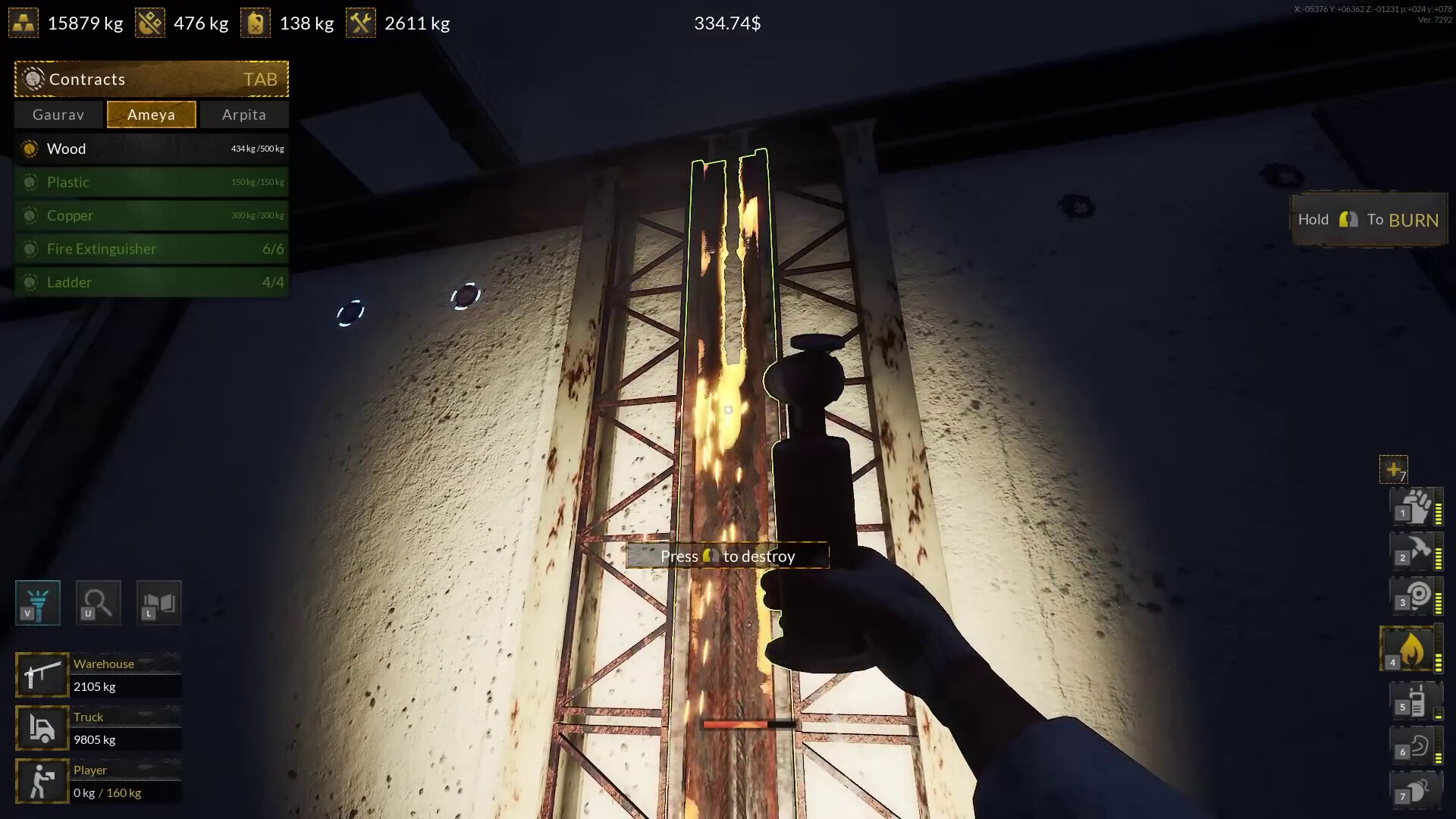Toggle the flashlight on
Screen dimensions: 1456x819
(x=36, y=603)
